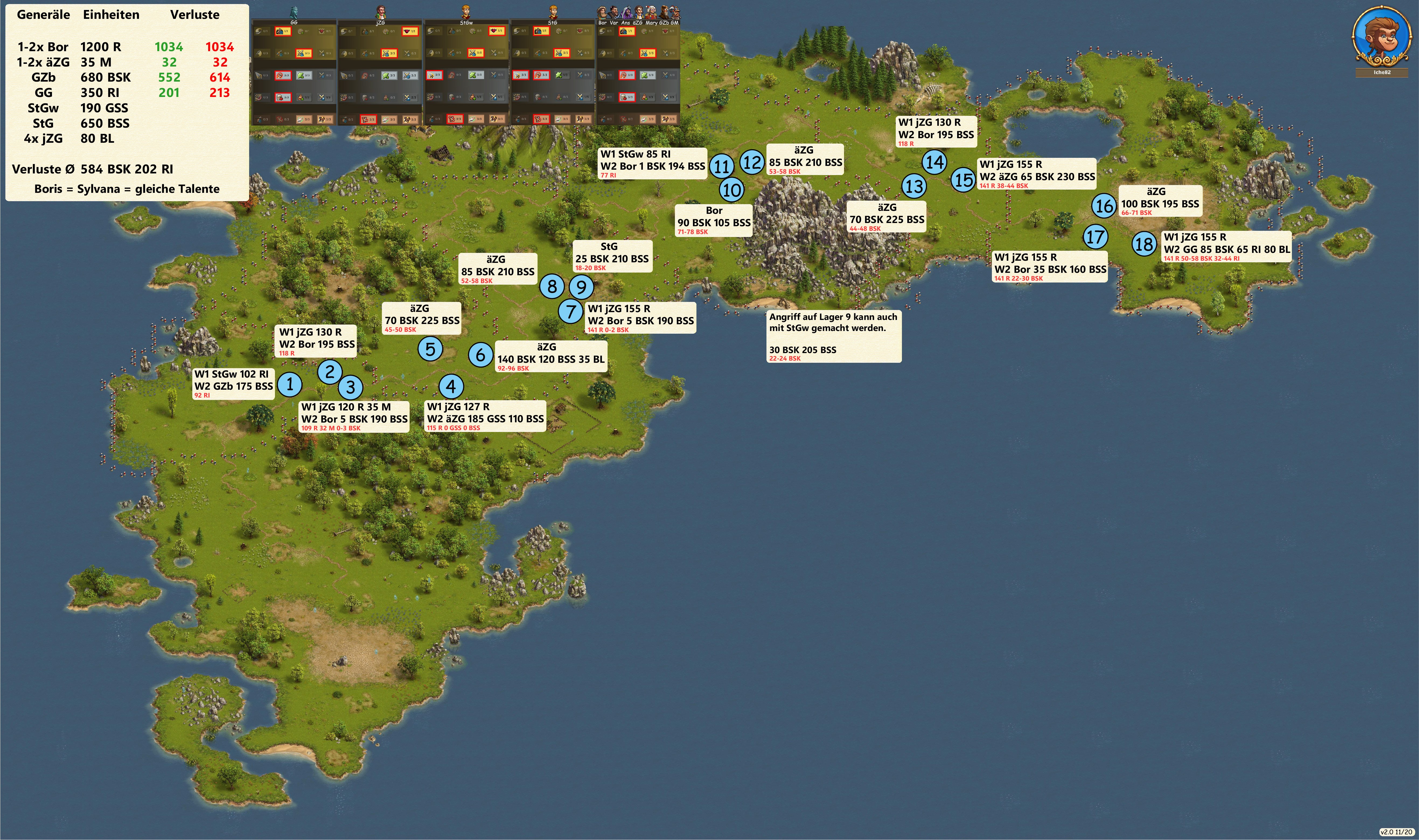The image size is (1419, 840).
Task: Click camp marker number 16
Action: [1104, 205]
